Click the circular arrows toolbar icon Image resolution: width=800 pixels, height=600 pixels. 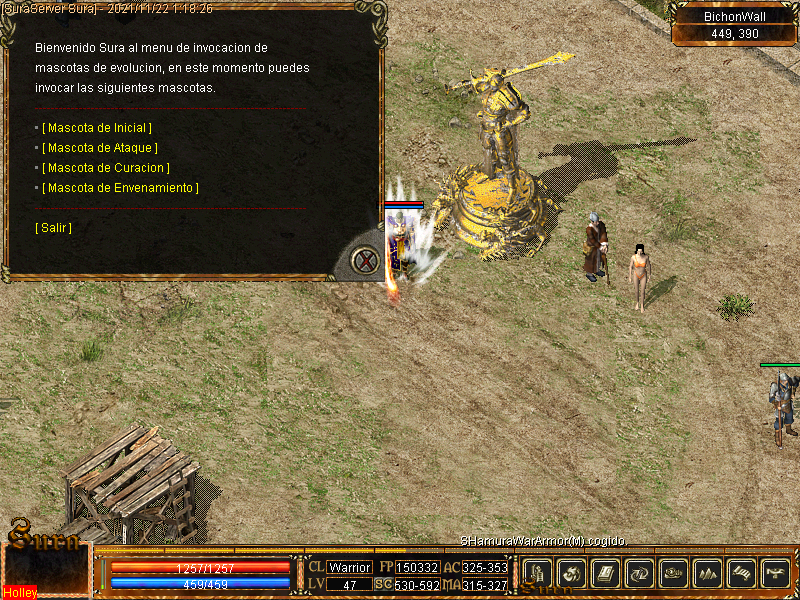point(640,573)
